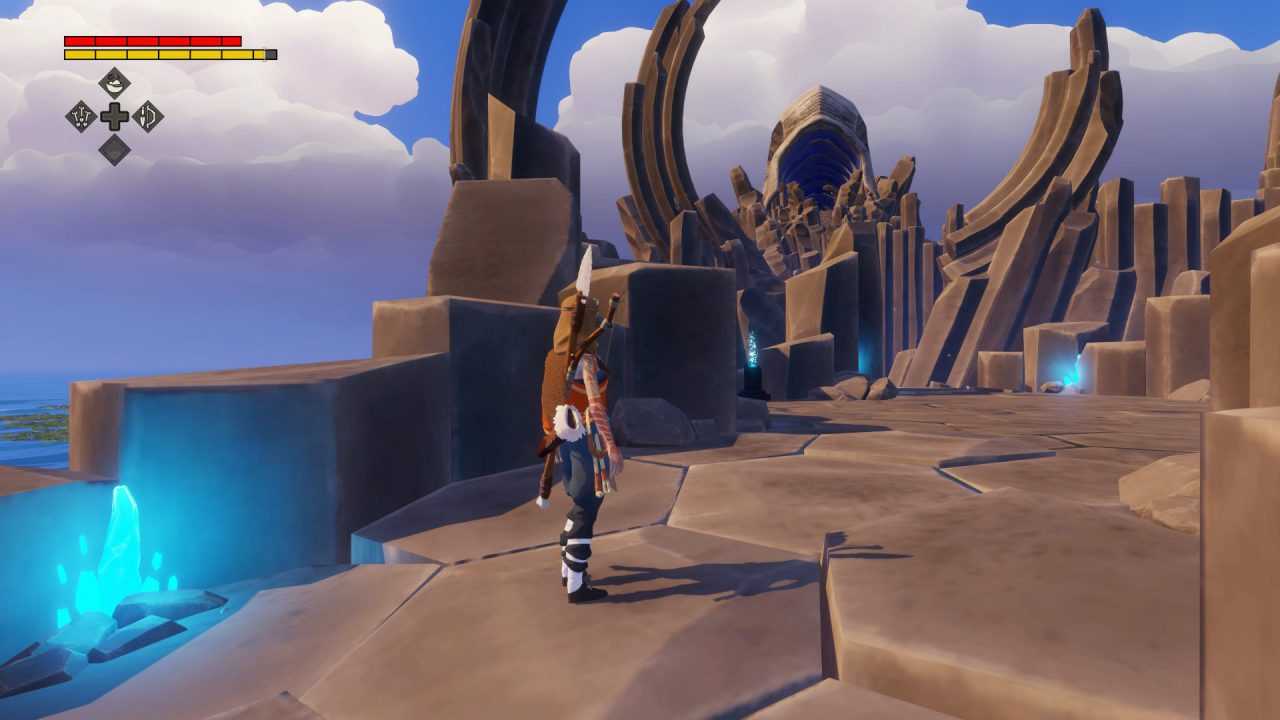Select the sling weapon icon on the d-pad
1280x720 pixels.
[82, 116]
